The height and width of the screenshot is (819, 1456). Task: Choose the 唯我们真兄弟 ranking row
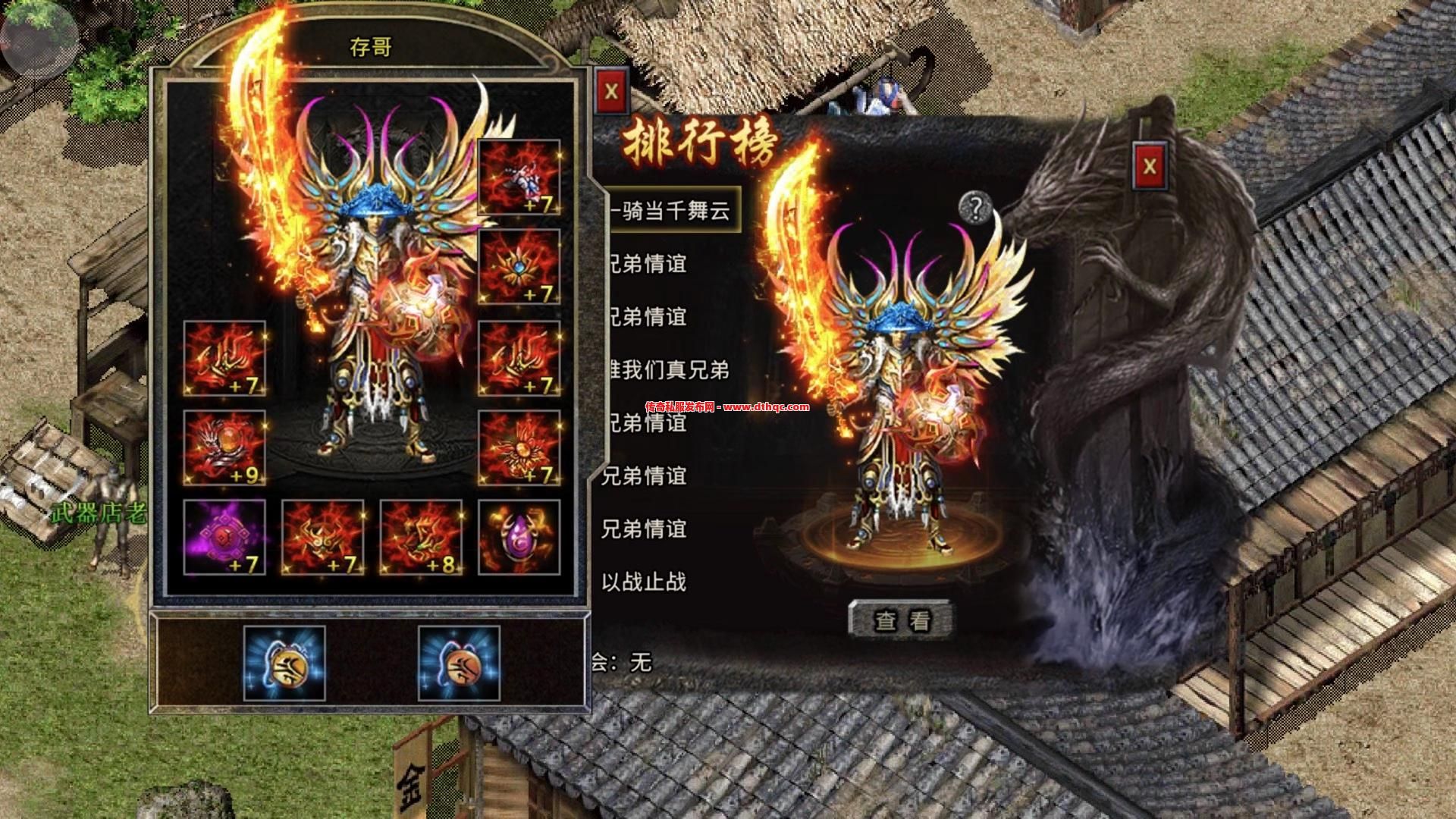[x=667, y=370]
